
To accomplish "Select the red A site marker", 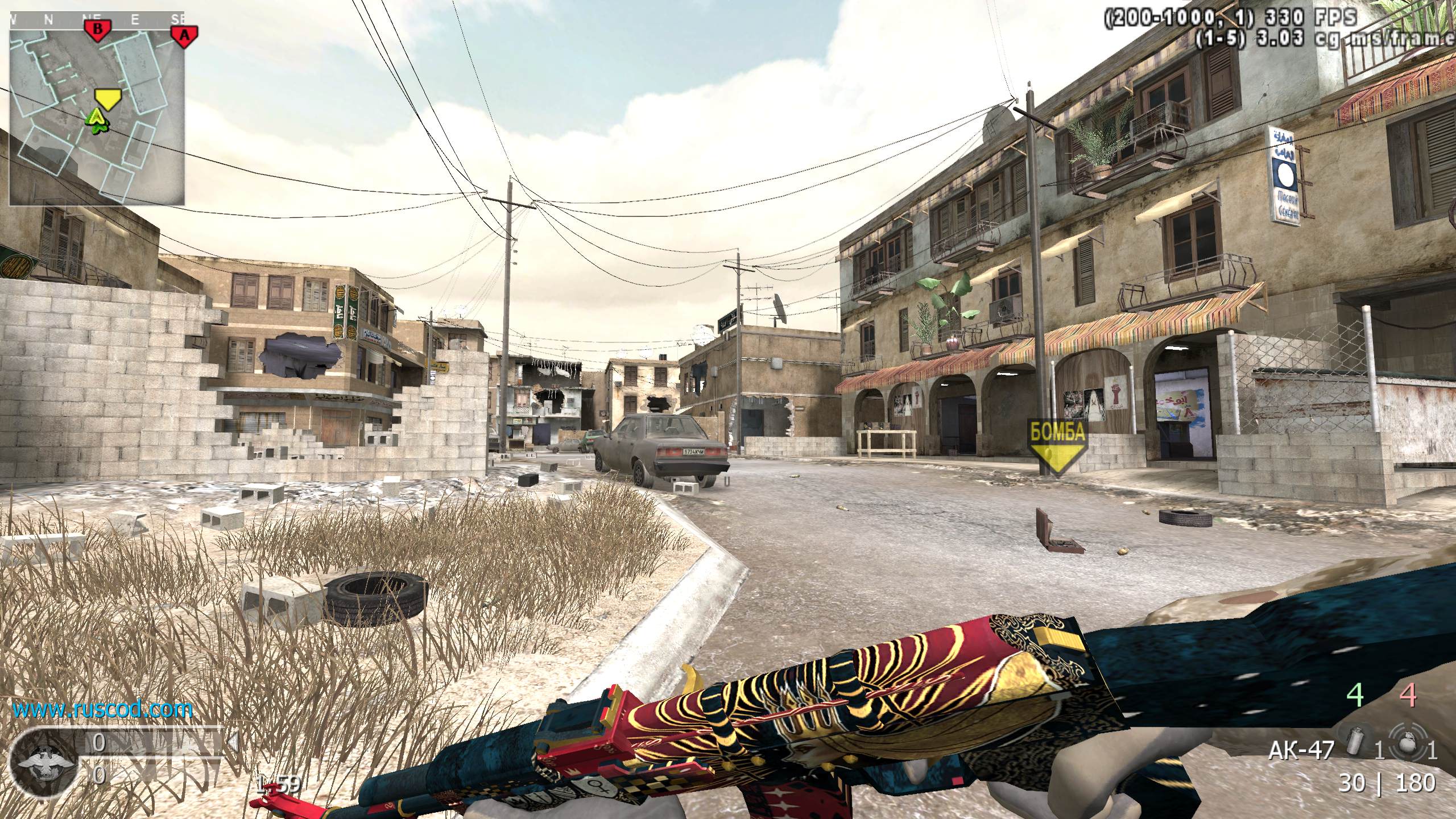I will pyautogui.click(x=184, y=34).
